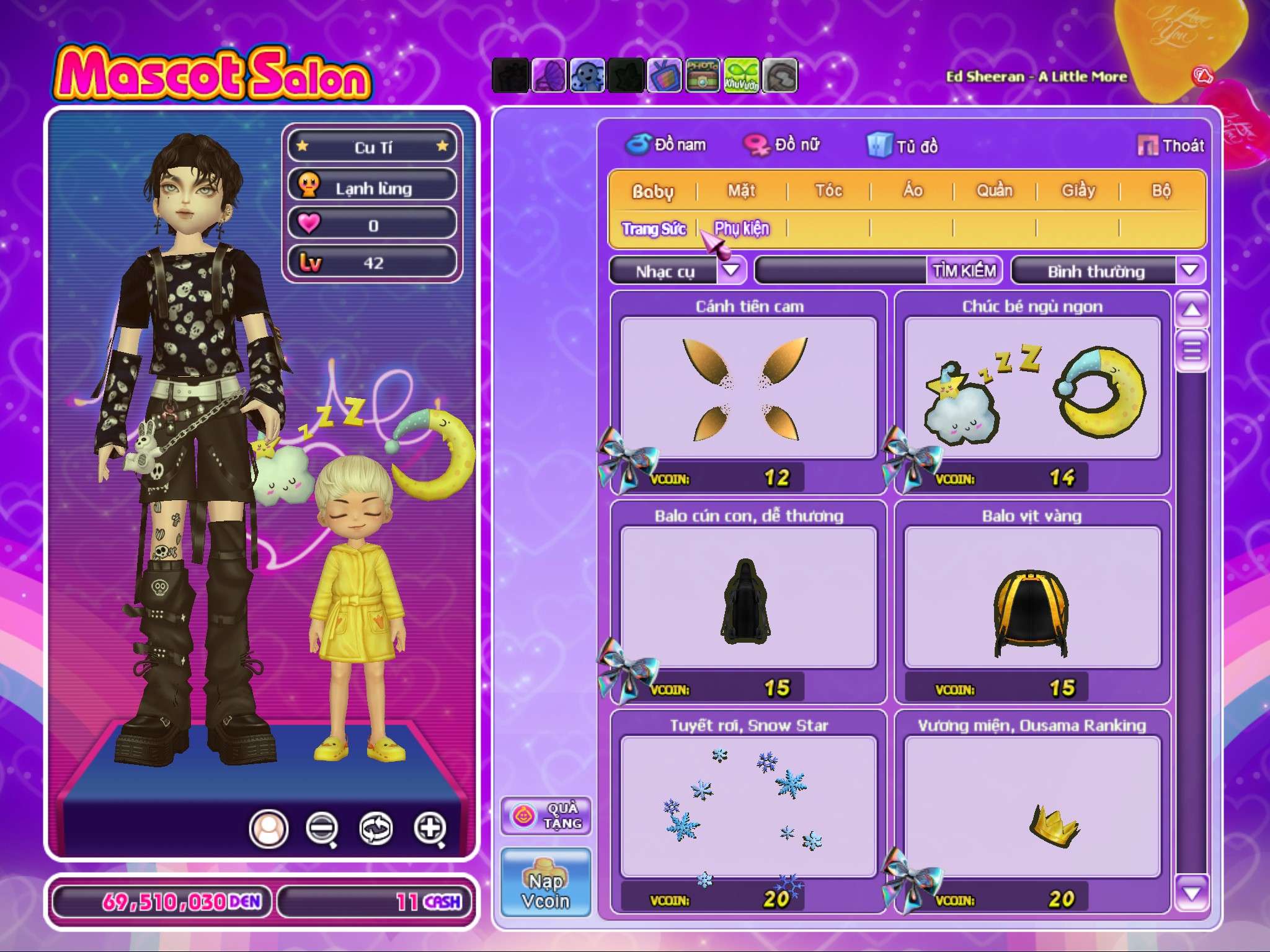Pick the Balo vịt vàng backpack

tap(1032, 598)
